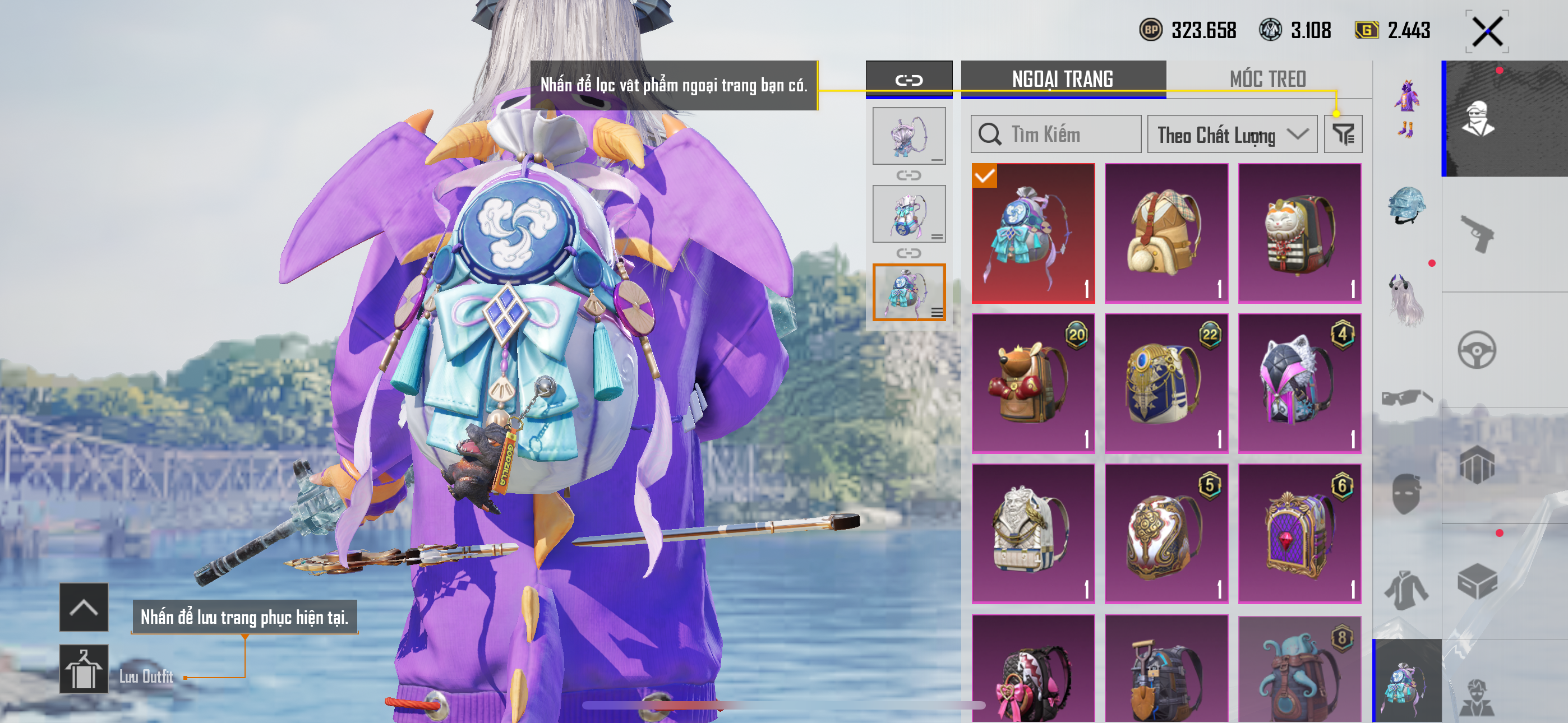Save current outfit with the hanger button
Viewport: 1568px width, 723px height.
point(84,669)
